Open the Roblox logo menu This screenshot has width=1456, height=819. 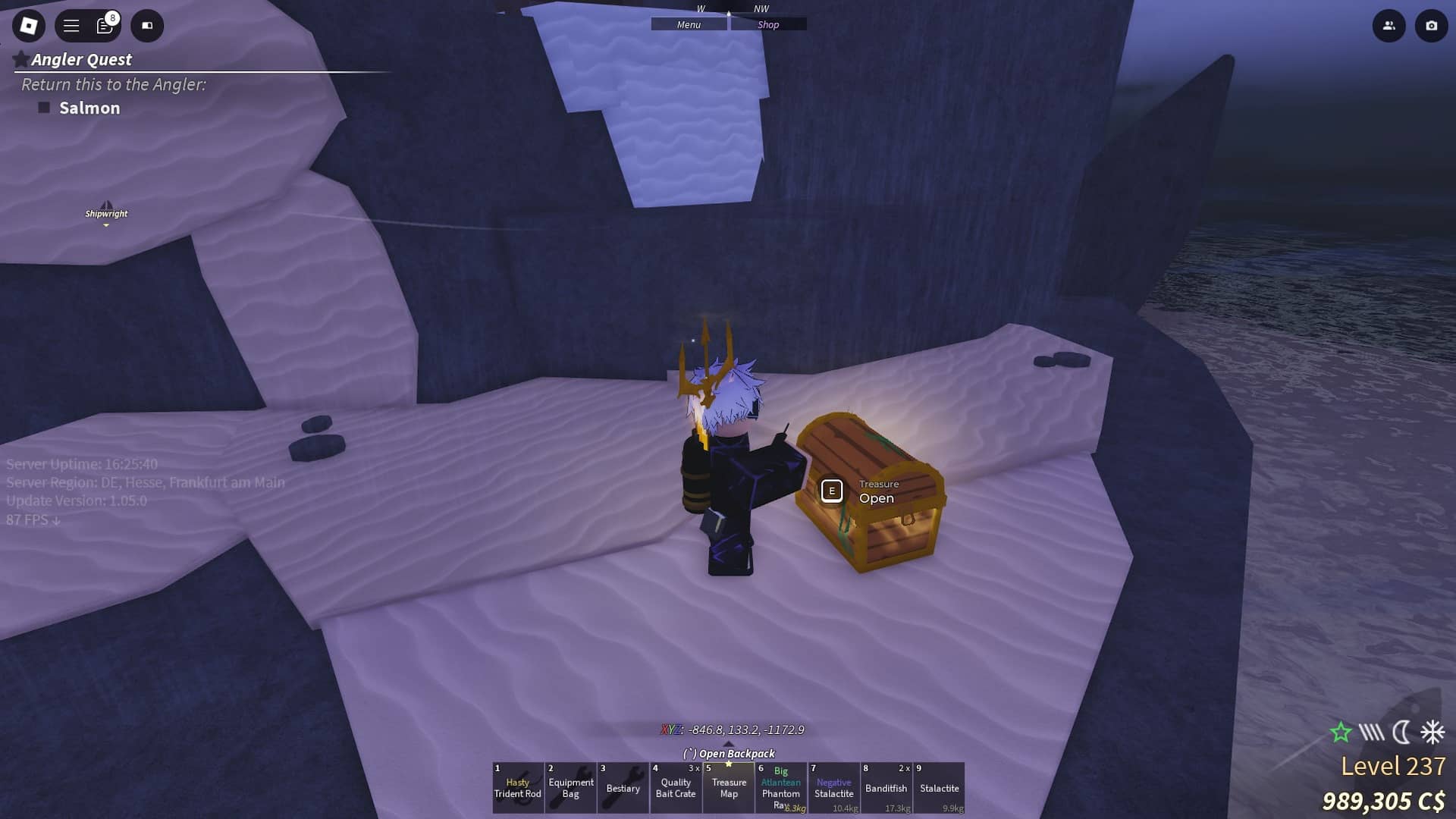28,25
